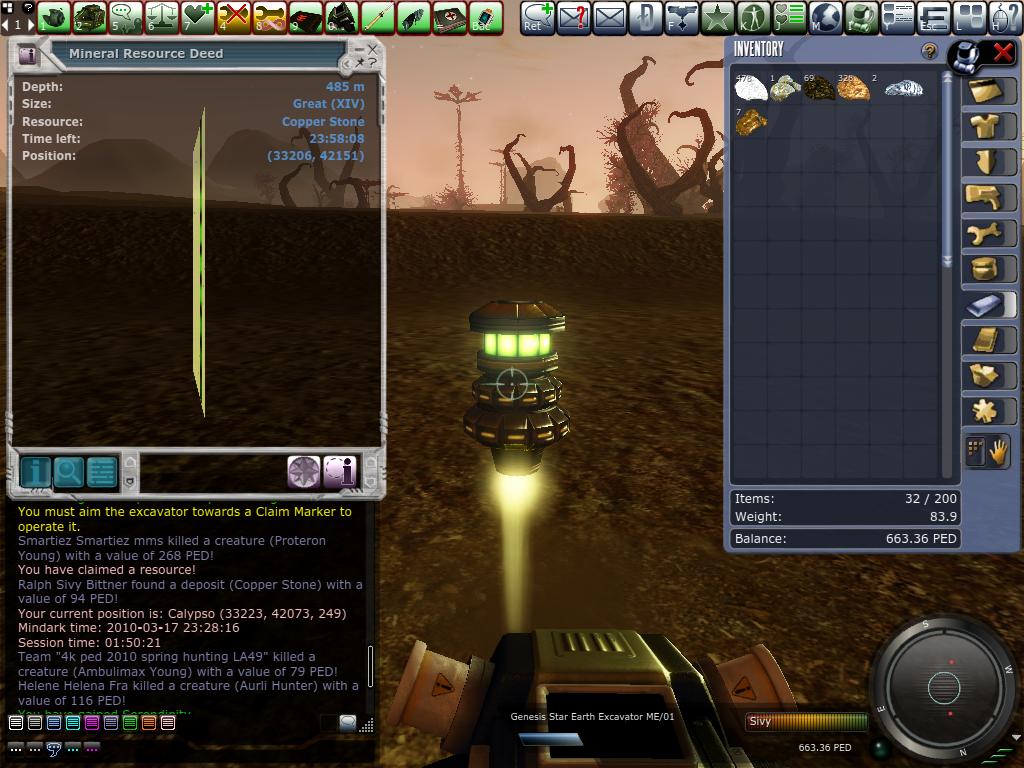The image size is (1024, 768).
Task: Switch to the tools wrench inventory tab
Action: point(986,233)
